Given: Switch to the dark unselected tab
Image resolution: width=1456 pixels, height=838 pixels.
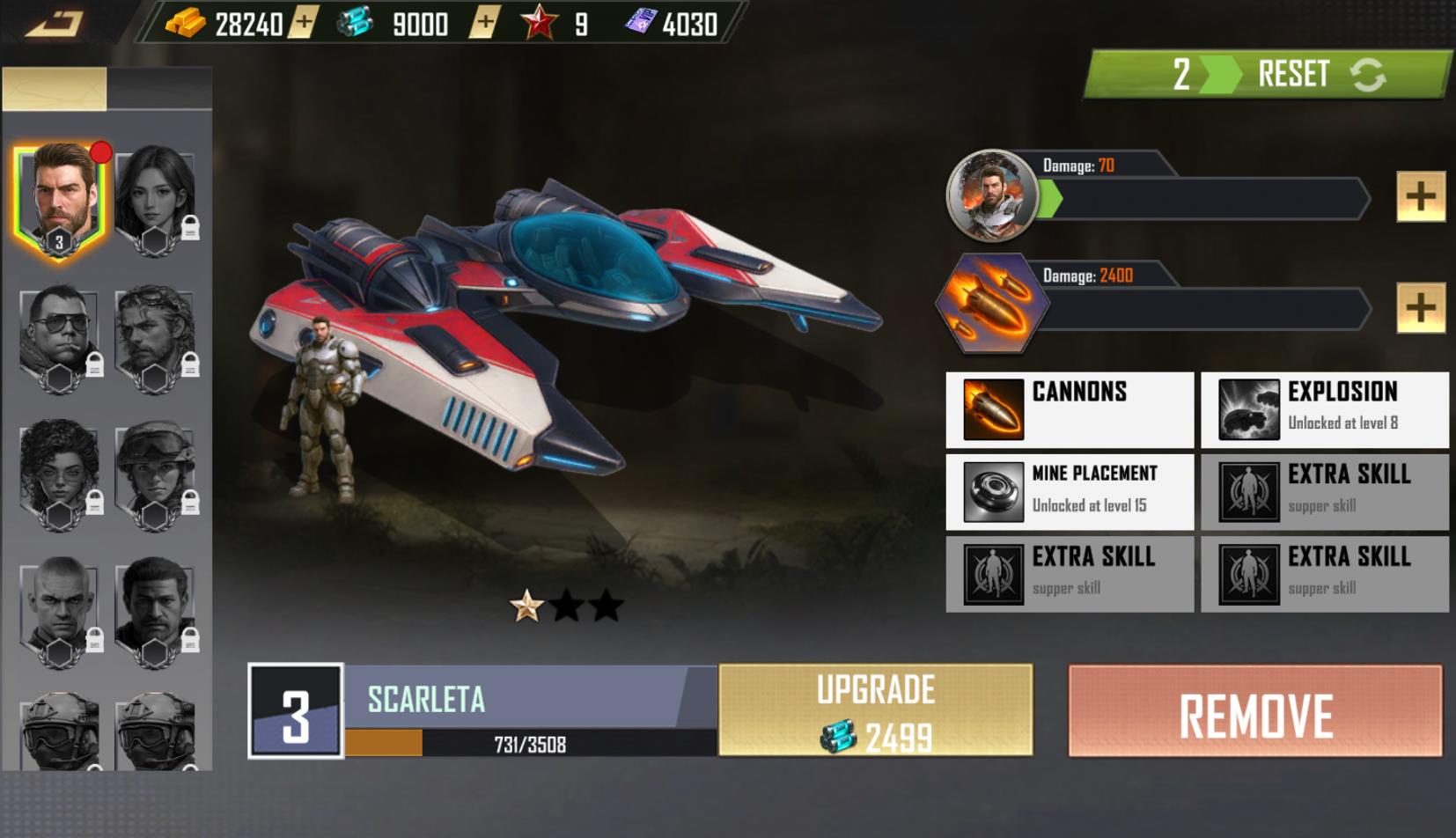Looking at the screenshot, I should (x=159, y=89).
